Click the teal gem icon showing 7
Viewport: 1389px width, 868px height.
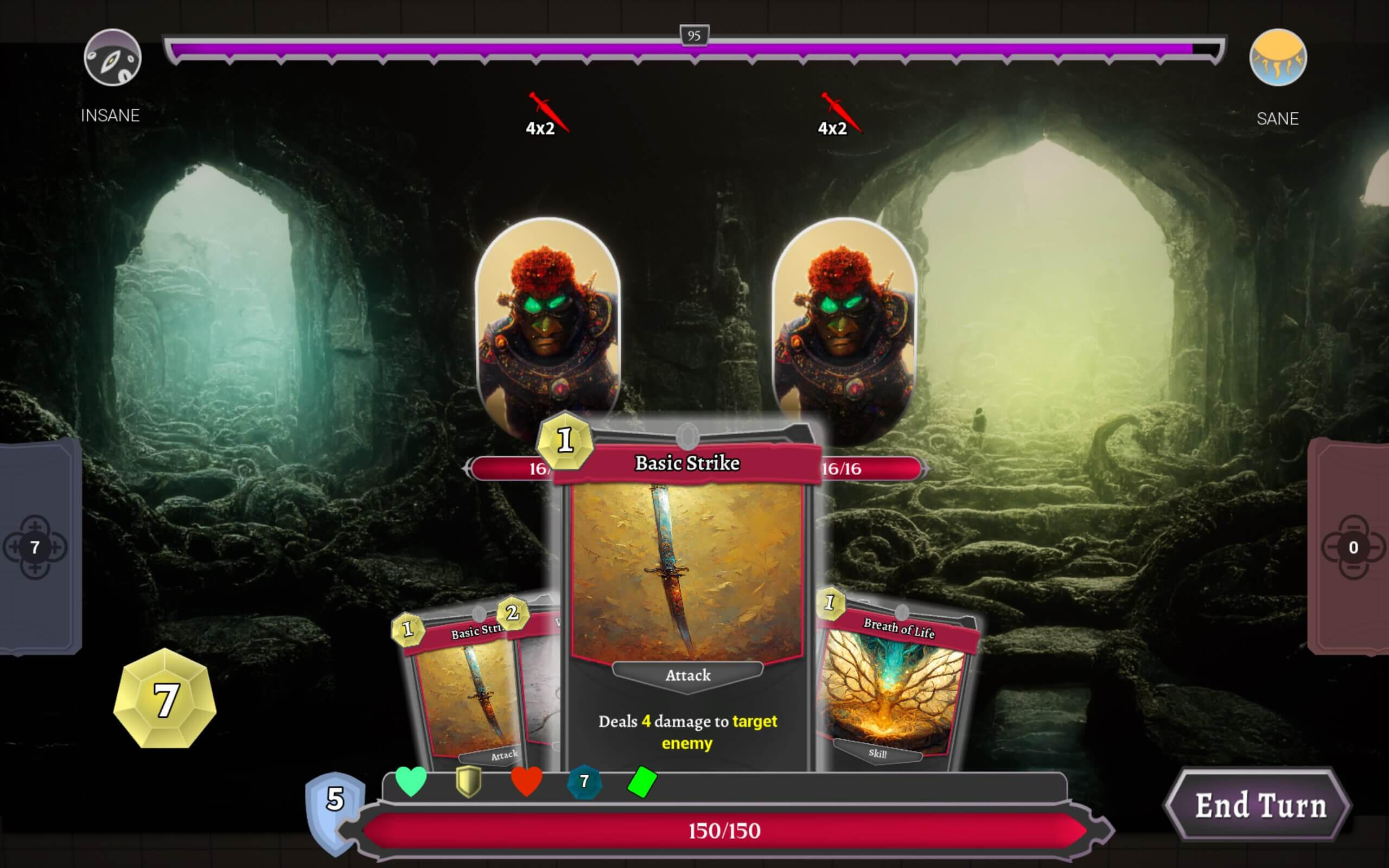[585, 782]
